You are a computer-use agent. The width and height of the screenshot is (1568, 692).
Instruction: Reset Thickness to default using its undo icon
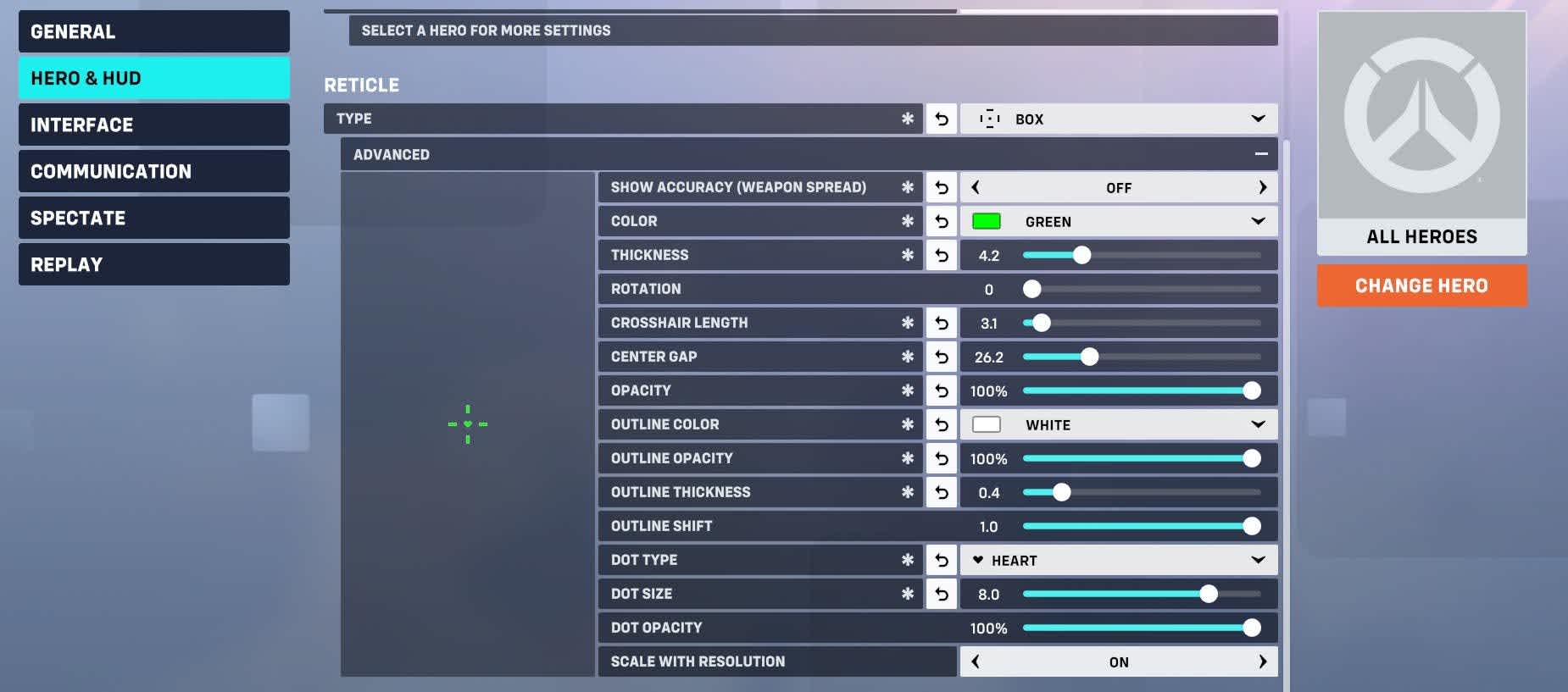(941, 254)
